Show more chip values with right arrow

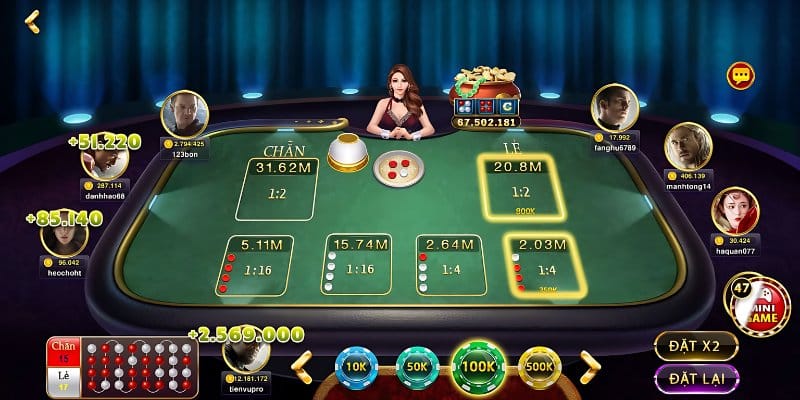pyautogui.click(x=590, y=366)
